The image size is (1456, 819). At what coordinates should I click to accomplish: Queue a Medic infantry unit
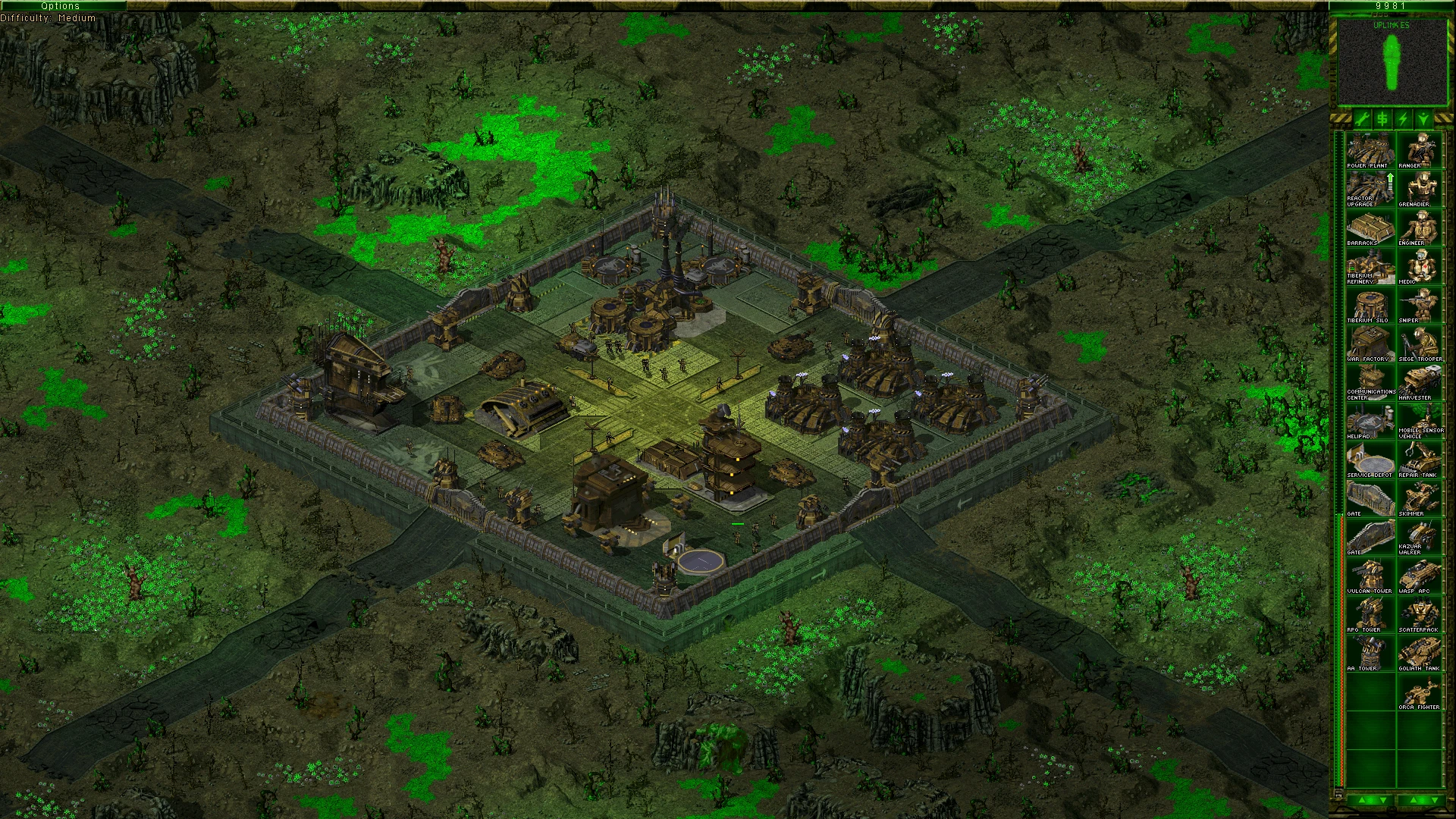click(1419, 266)
